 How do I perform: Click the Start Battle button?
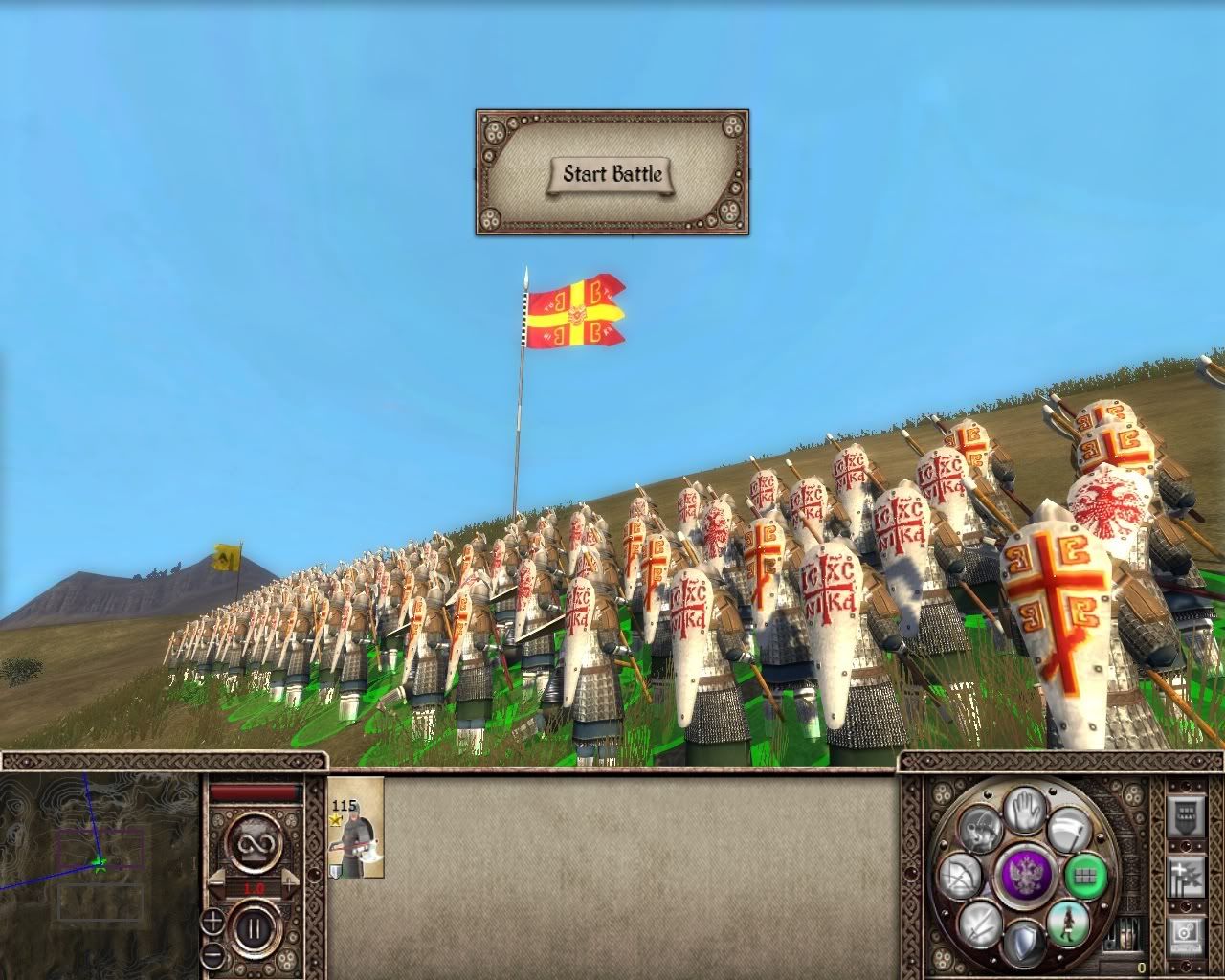[x=612, y=174]
